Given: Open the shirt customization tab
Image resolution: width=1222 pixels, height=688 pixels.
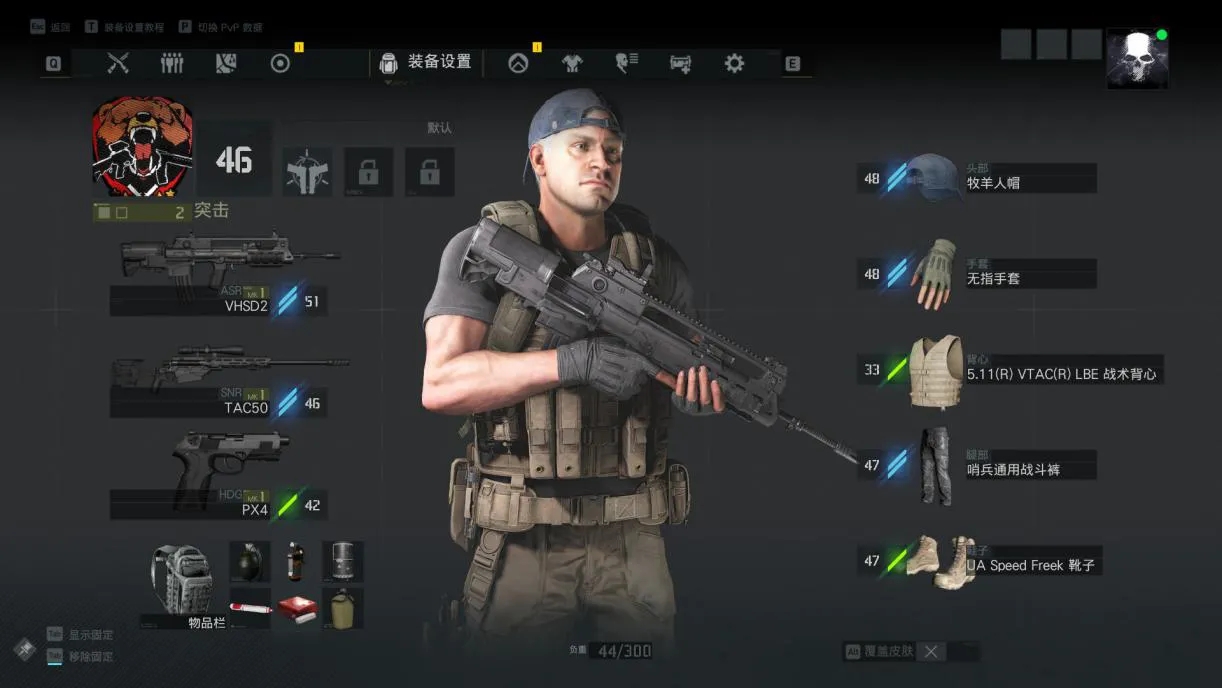Looking at the screenshot, I should [572, 64].
